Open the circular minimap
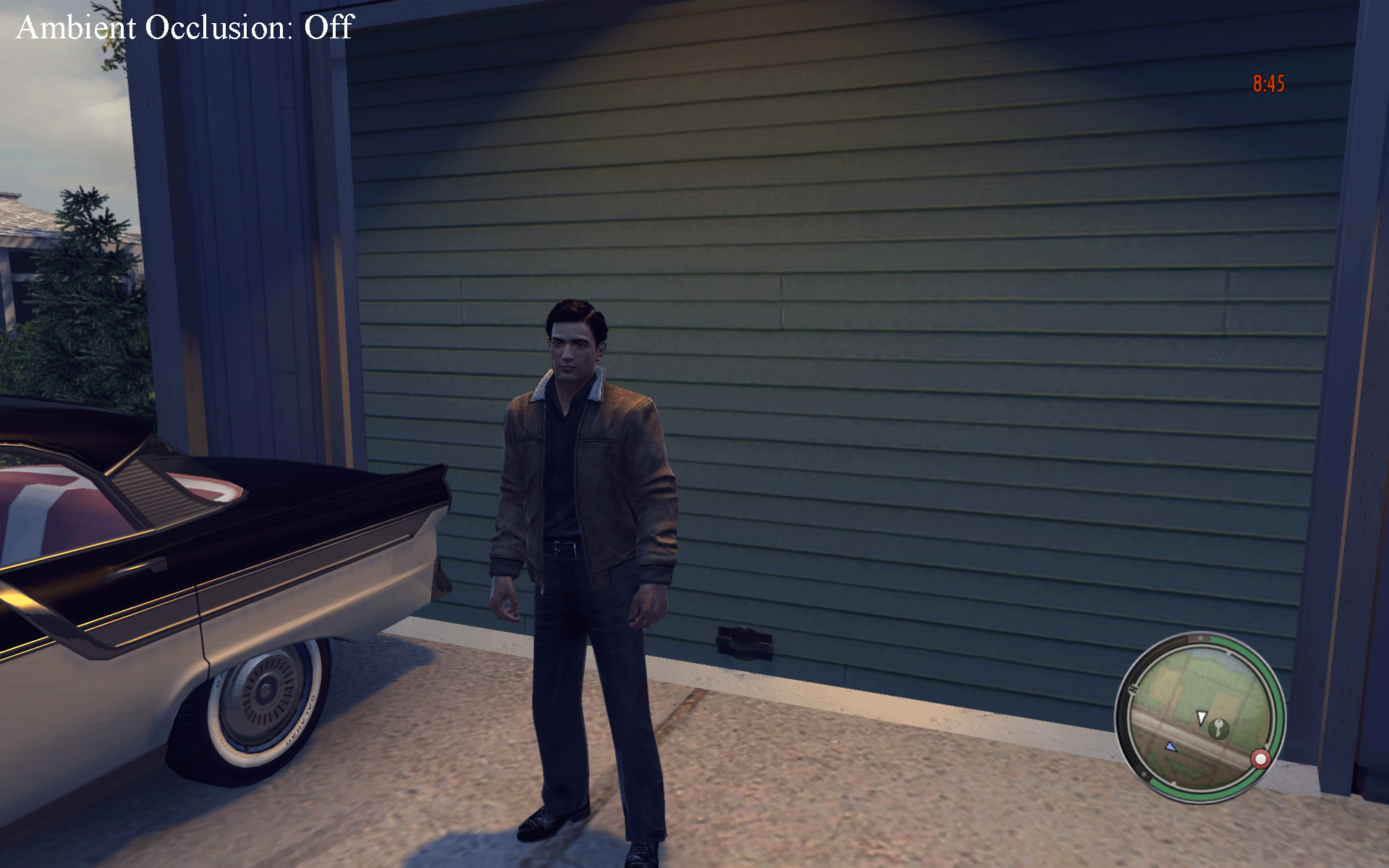 1201,718
